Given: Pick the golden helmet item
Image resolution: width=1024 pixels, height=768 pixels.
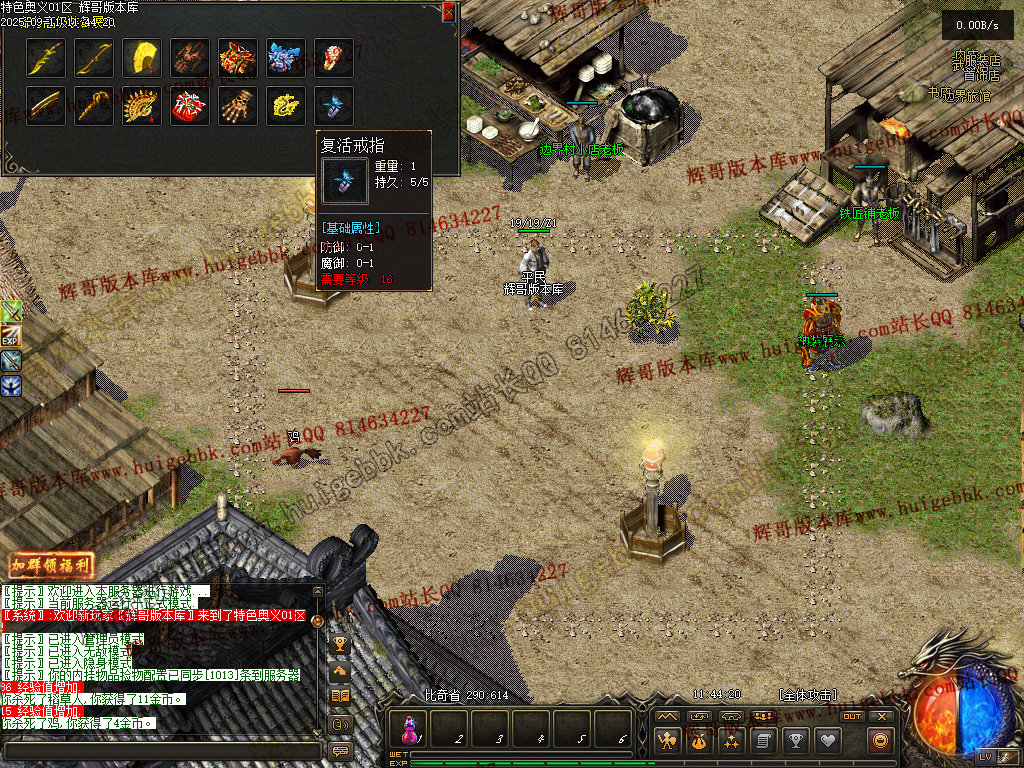Looking at the screenshot, I should point(142,57).
